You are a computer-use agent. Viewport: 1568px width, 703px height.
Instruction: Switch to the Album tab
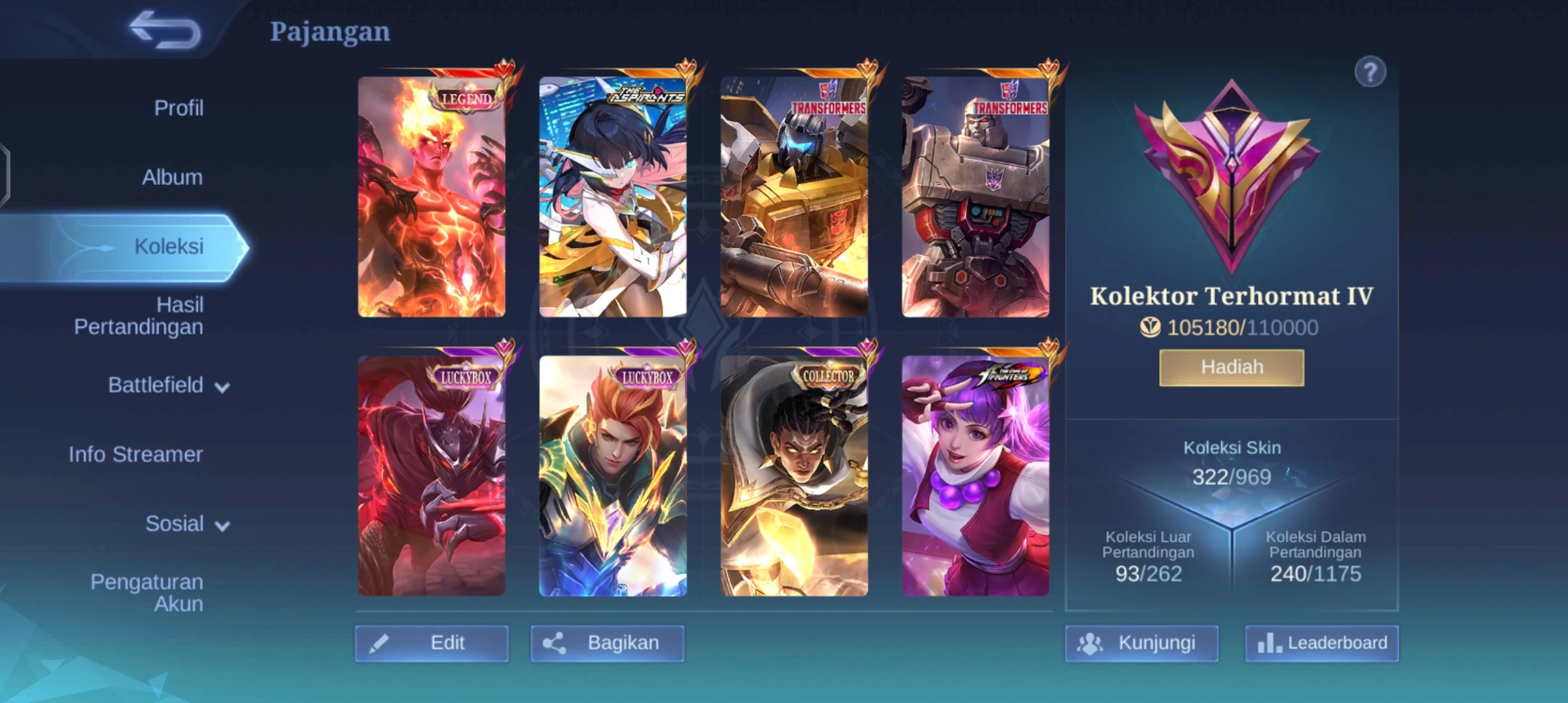(172, 177)
